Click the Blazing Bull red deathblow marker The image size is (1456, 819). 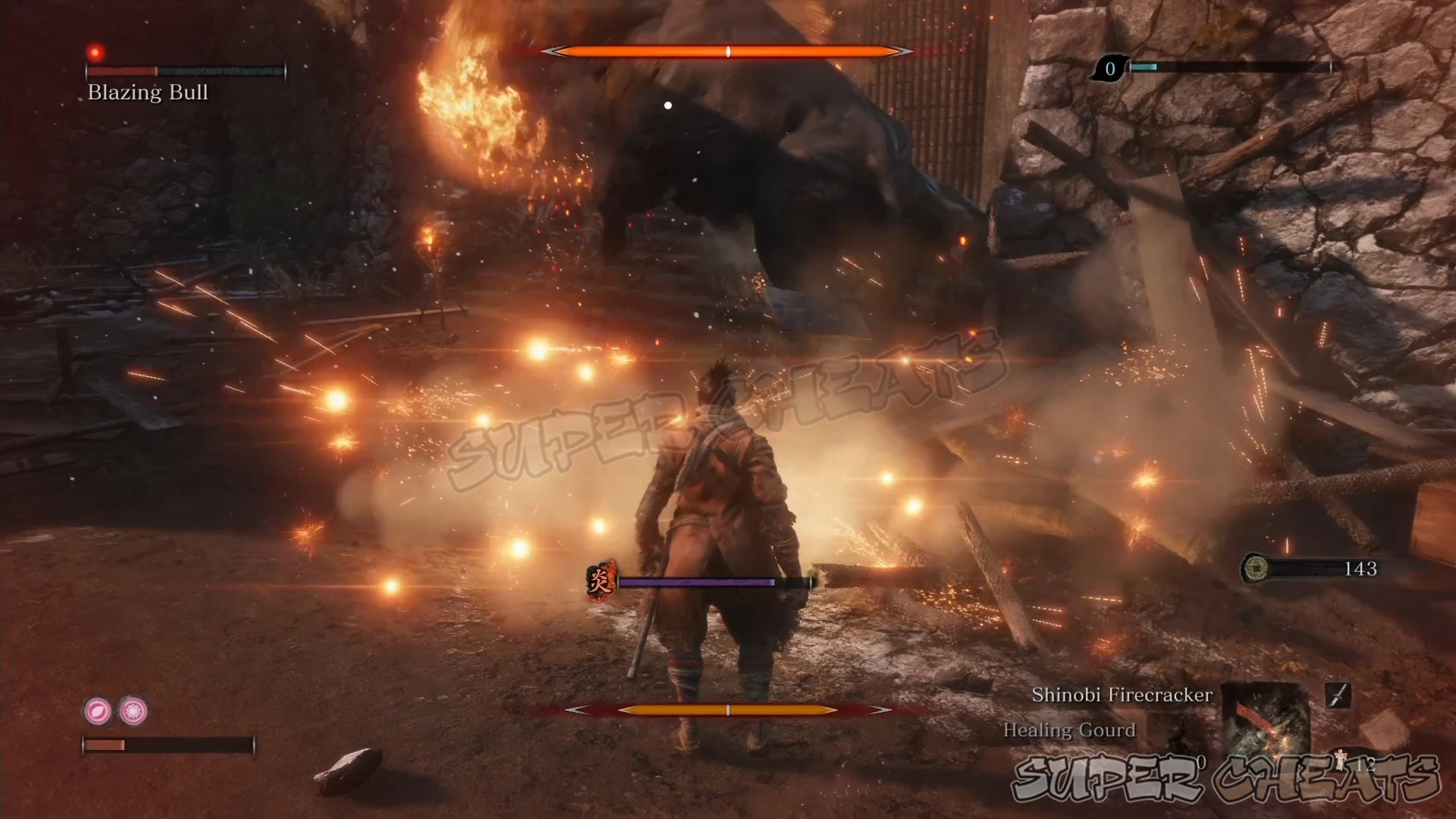96,52
